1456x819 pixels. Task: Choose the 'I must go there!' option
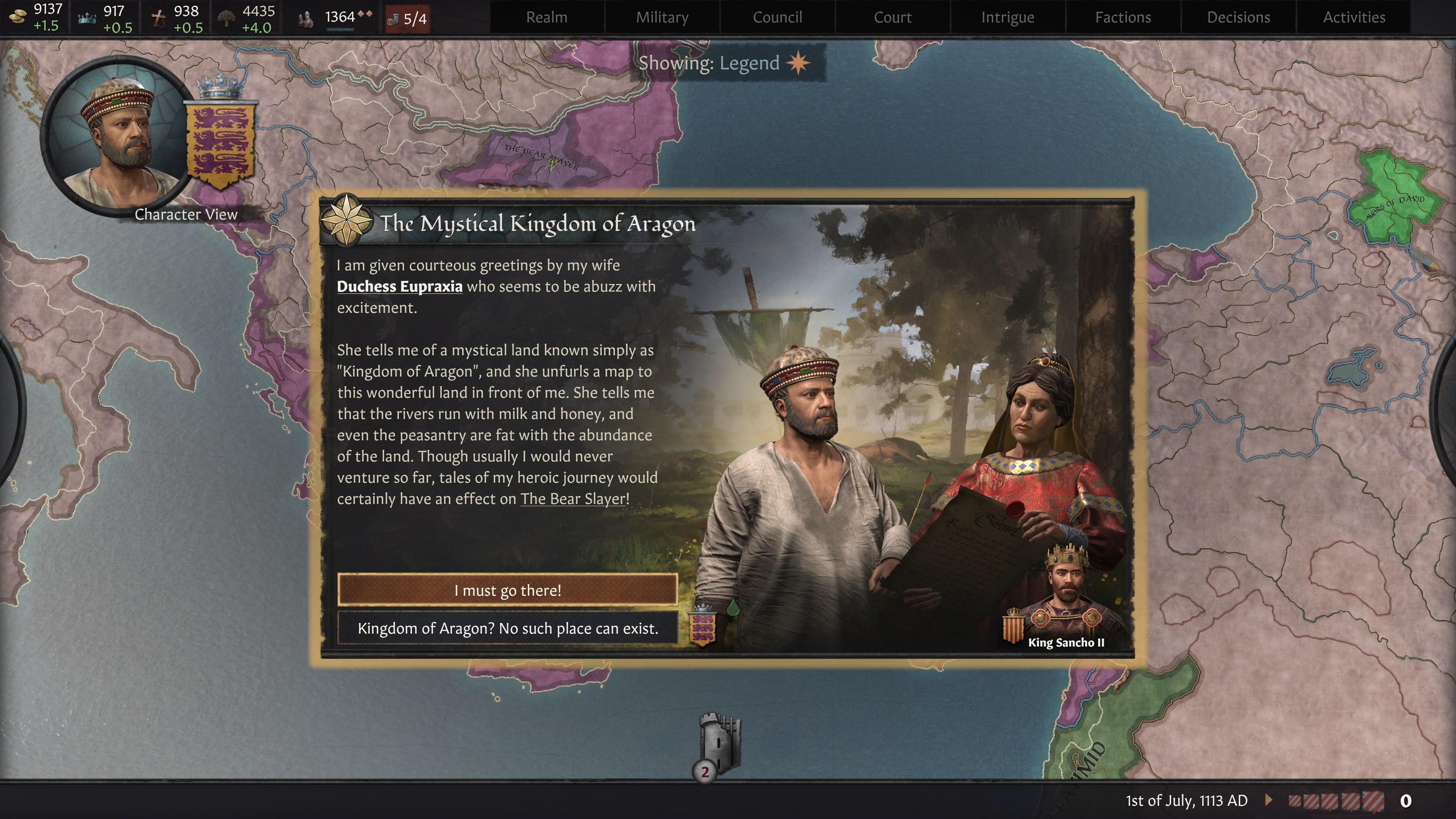pos(507,591)
